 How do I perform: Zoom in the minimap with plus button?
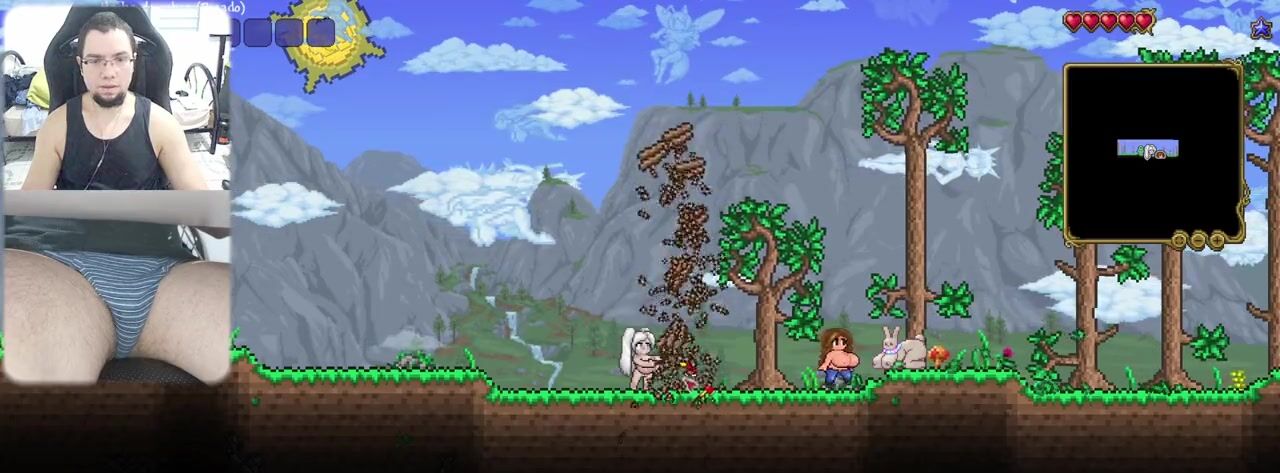1216,240
